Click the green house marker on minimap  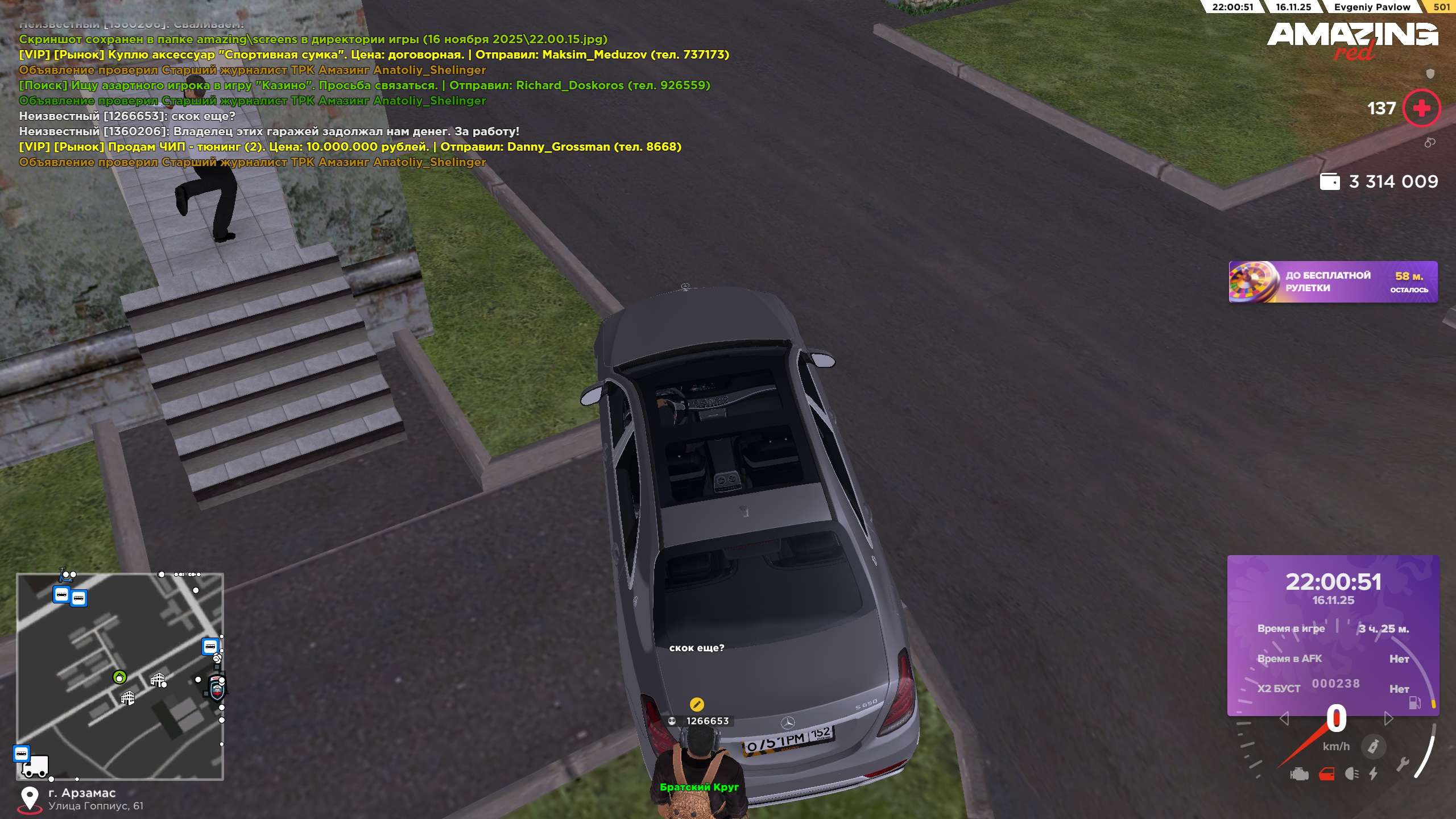coord(119,677)
